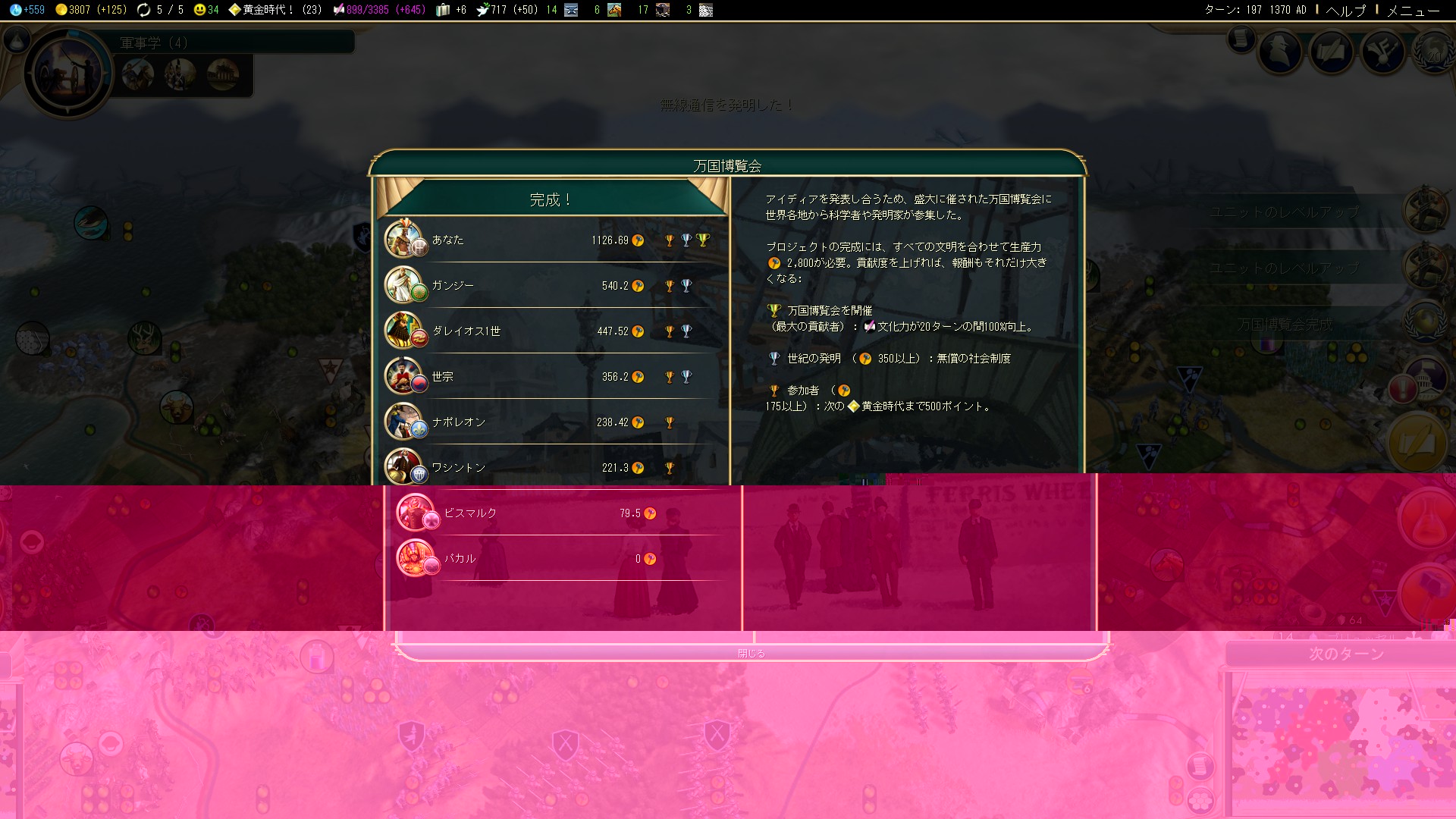This screenshot has width=1456, height=819.
Task: Close the World's Fair popup with 閉じる
Action: point(751,653)
